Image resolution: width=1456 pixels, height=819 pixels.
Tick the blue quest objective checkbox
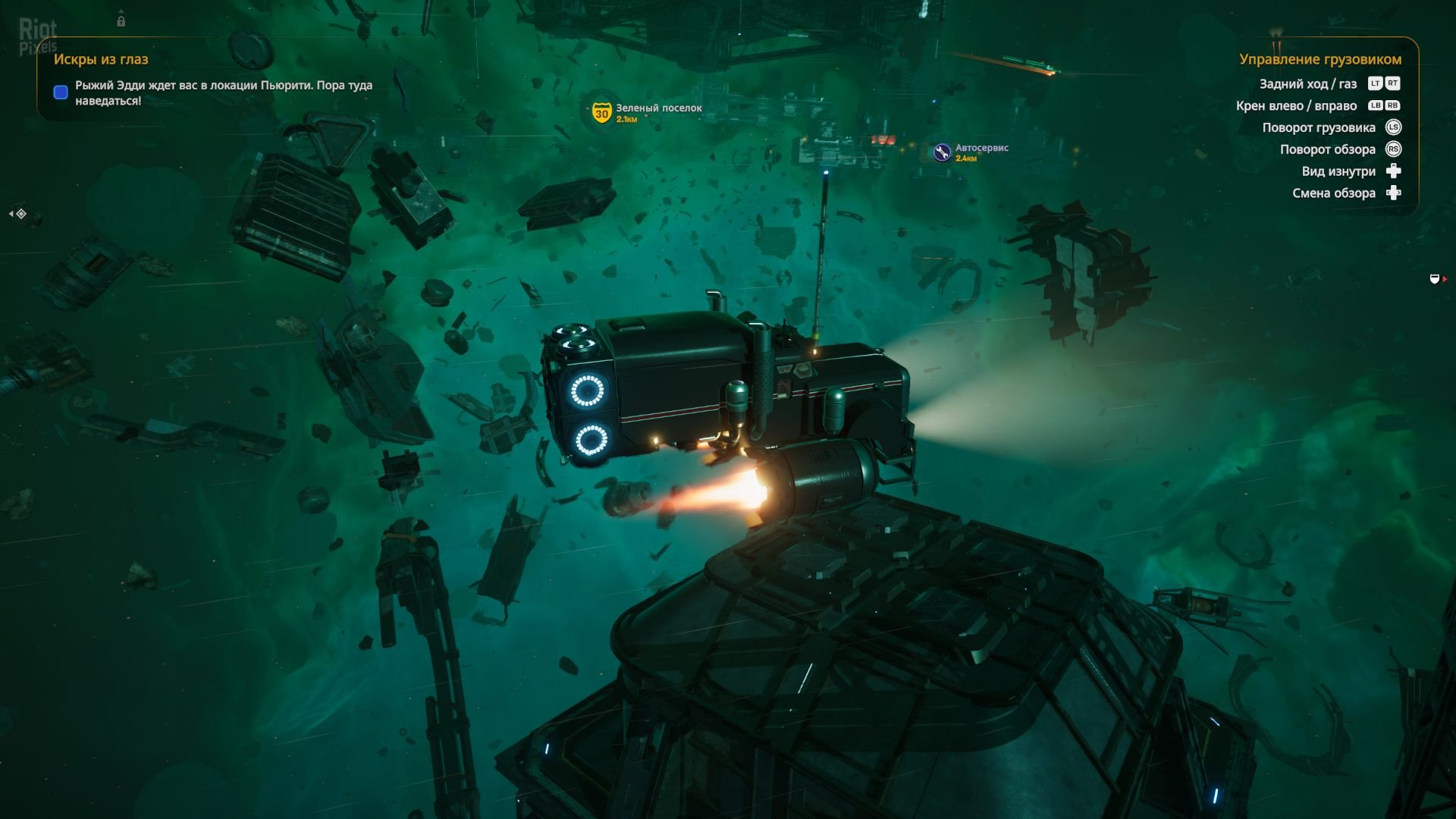tap(61, 93)
